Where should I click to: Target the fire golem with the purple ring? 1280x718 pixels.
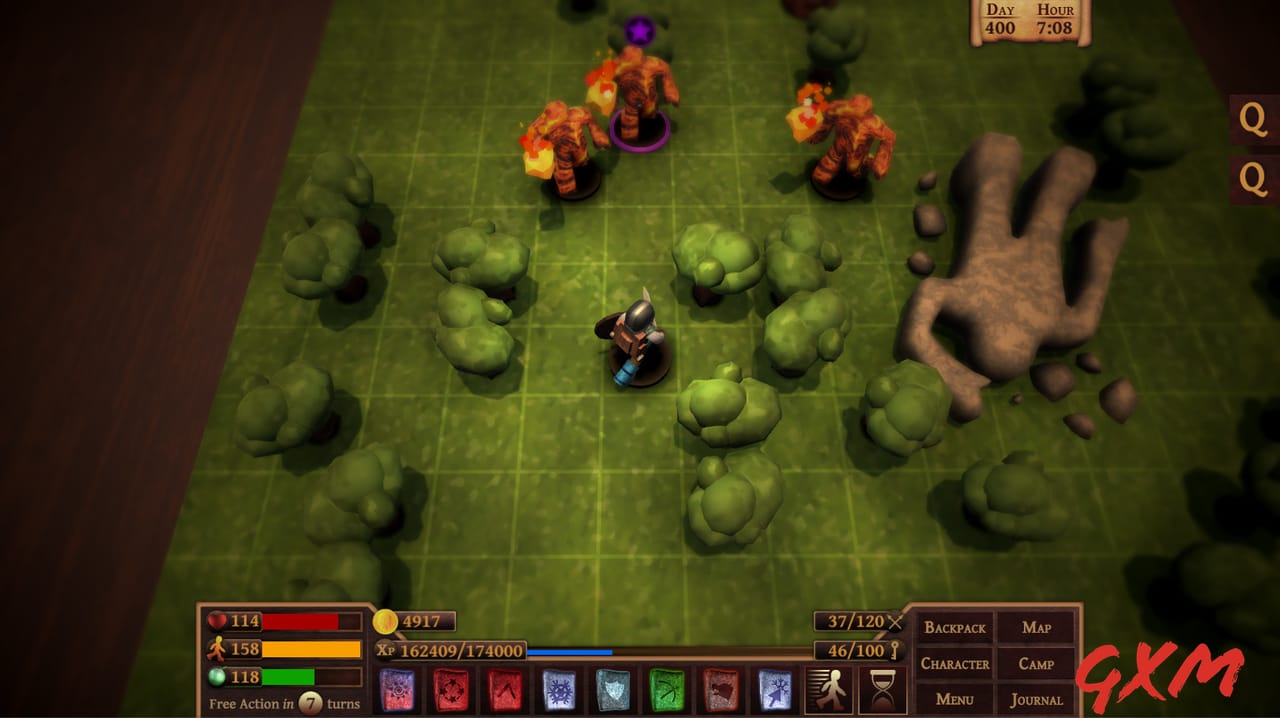pyautogui.click(x=638, y=95)
